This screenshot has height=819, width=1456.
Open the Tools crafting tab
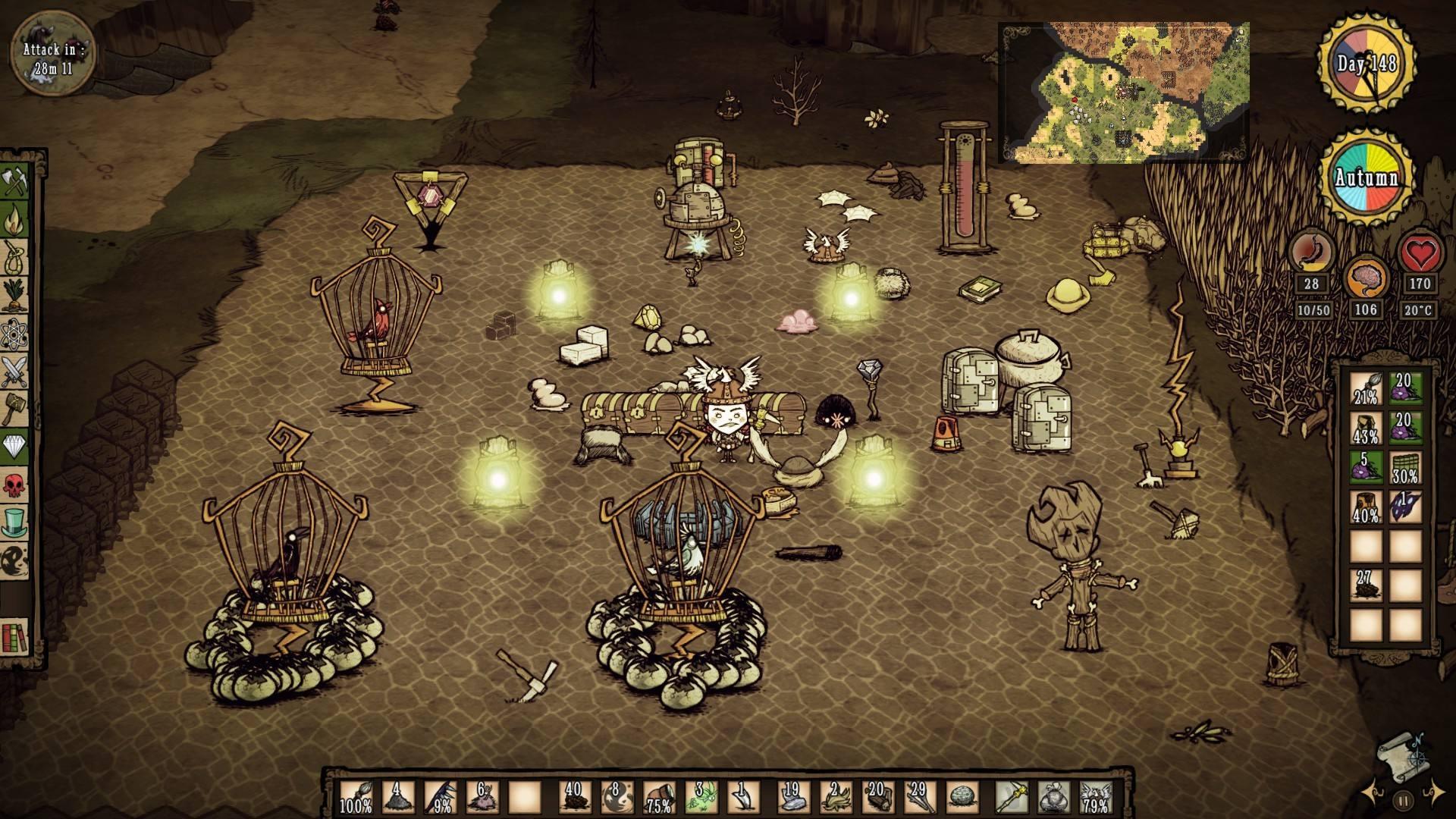(x=15, y=183)
